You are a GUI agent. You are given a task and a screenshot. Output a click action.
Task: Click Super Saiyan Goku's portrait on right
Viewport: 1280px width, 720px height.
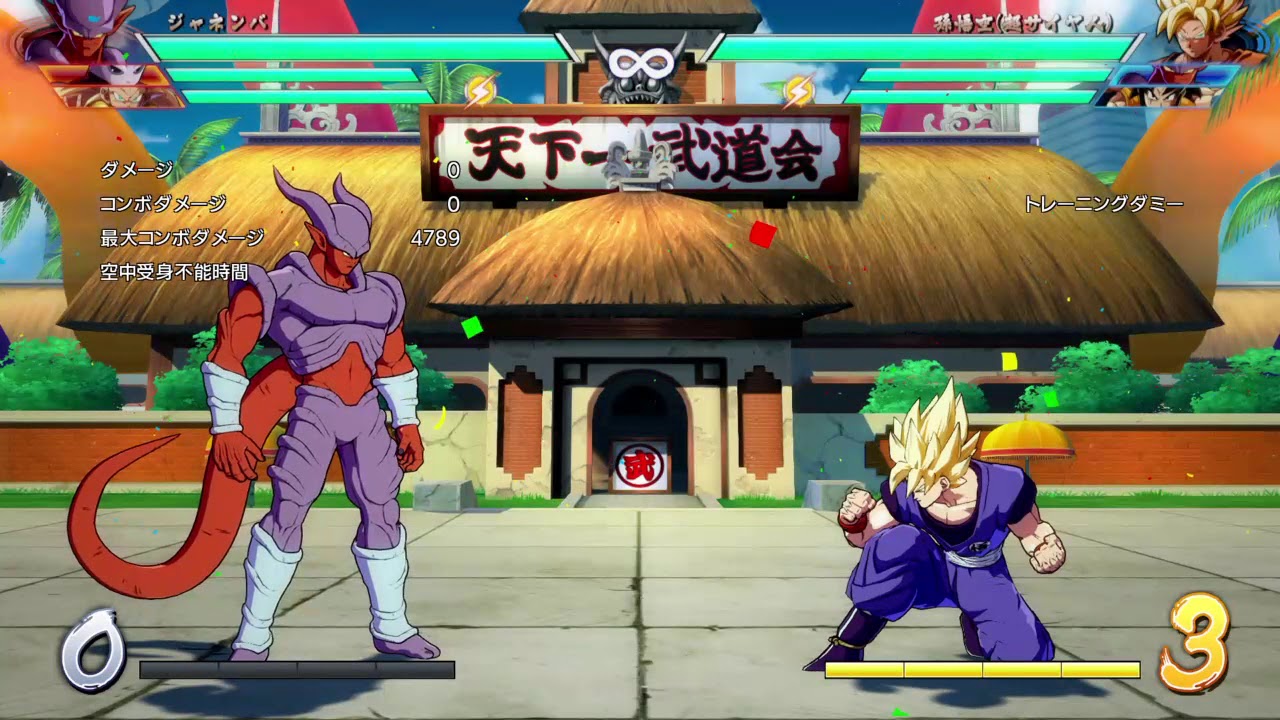point(1195,30)
